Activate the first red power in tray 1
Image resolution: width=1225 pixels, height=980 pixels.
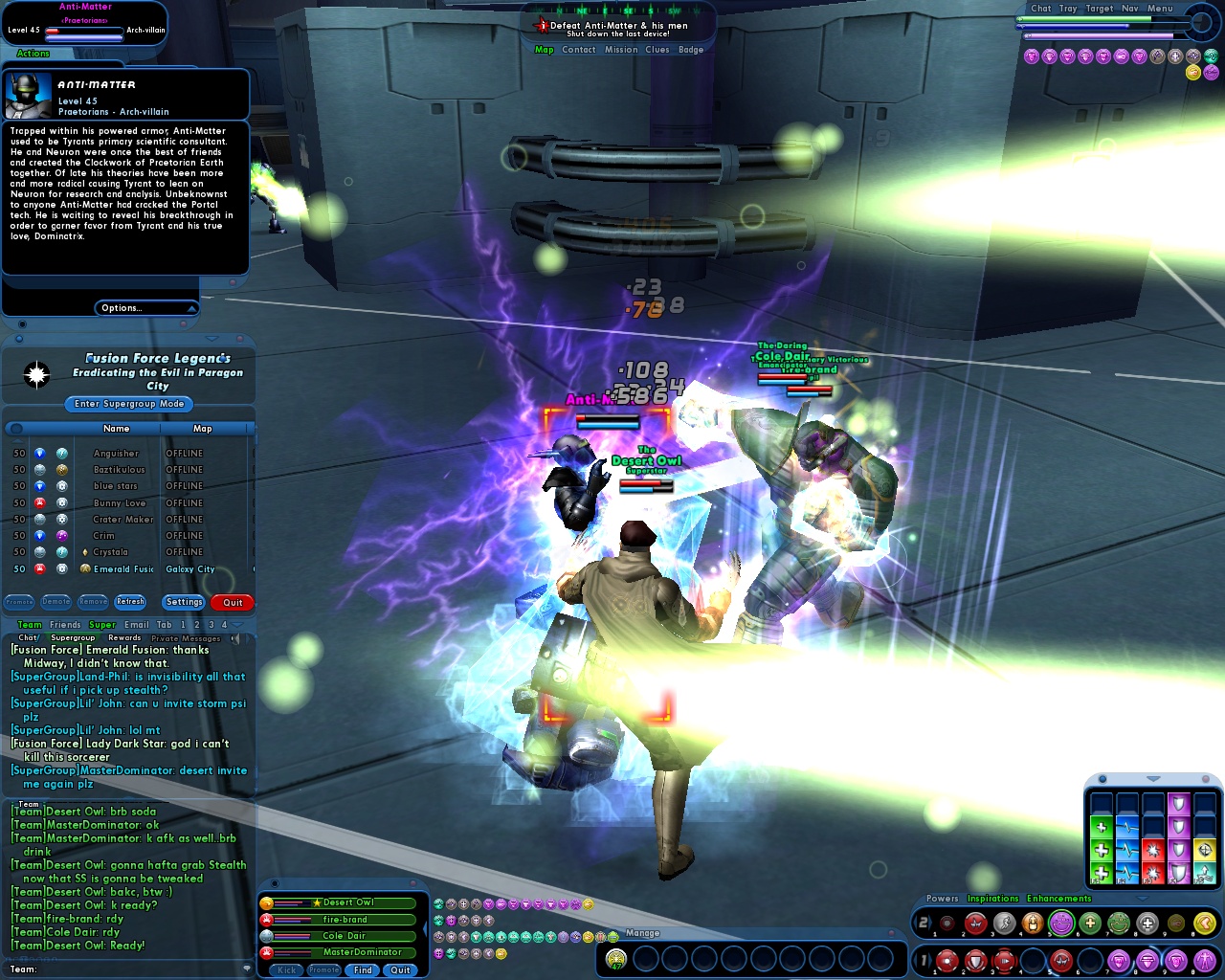click(947, 961)
